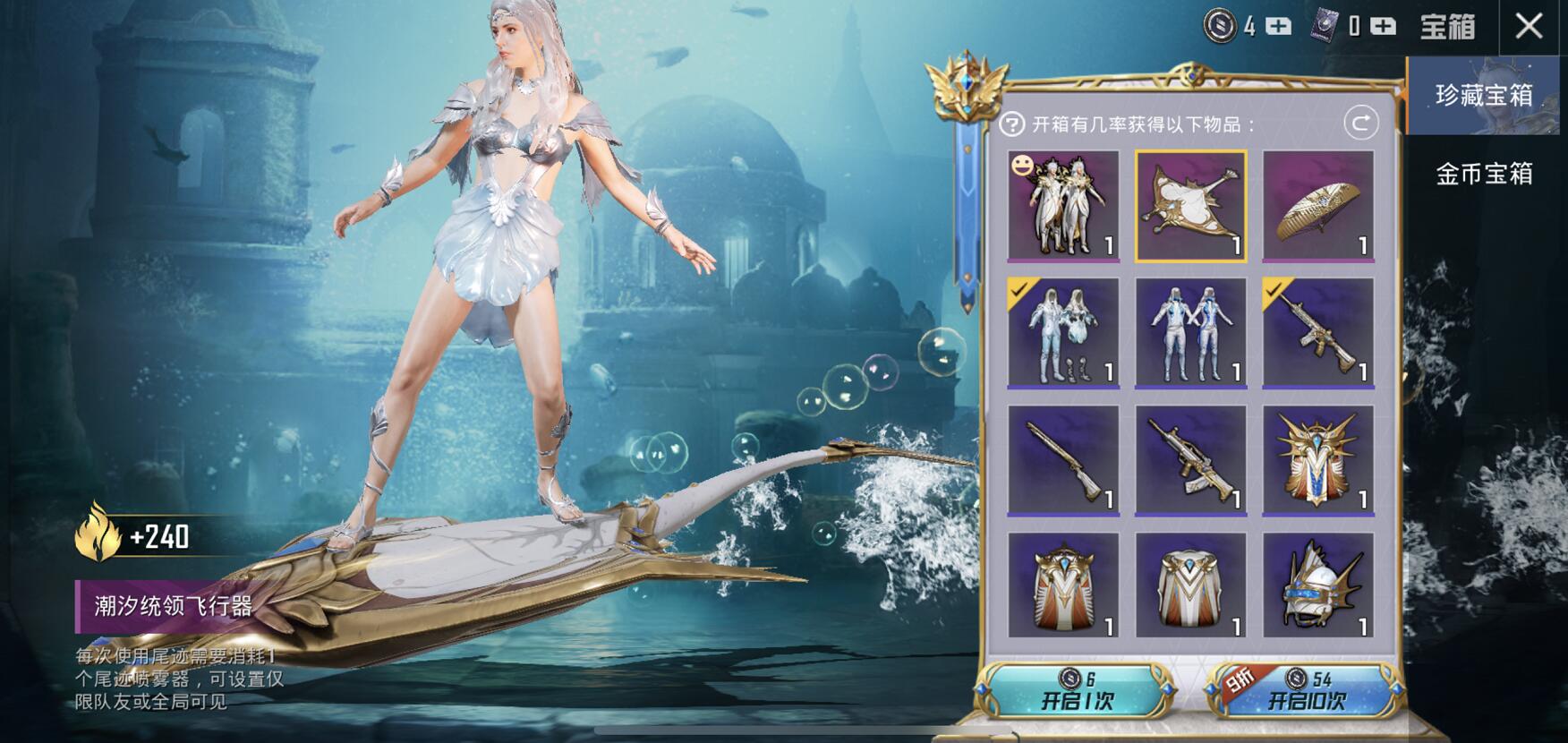
Task: Open the crate once with 开启1次
Action: (1077, 691)
